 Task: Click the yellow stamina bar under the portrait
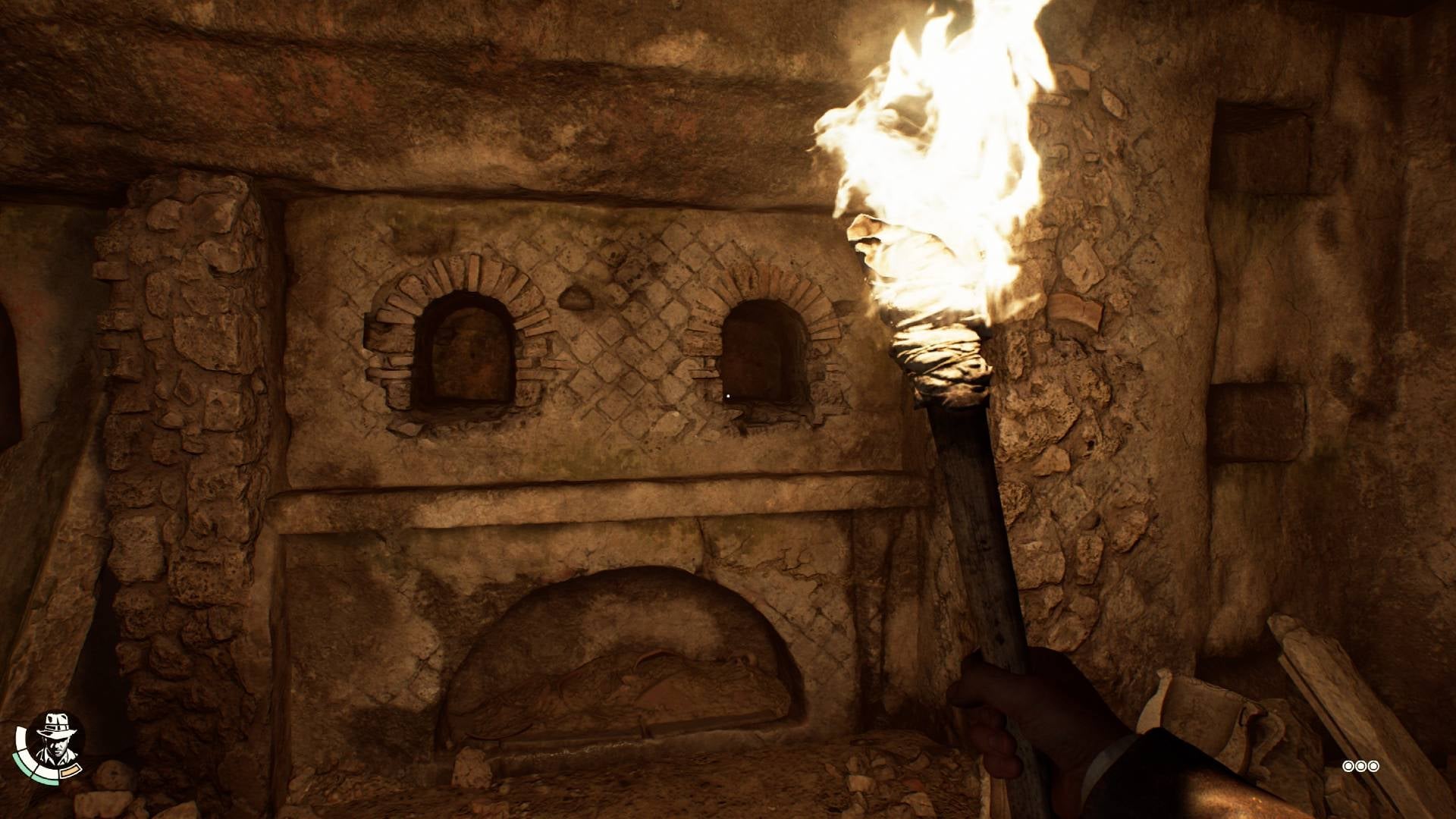(70, 770)
